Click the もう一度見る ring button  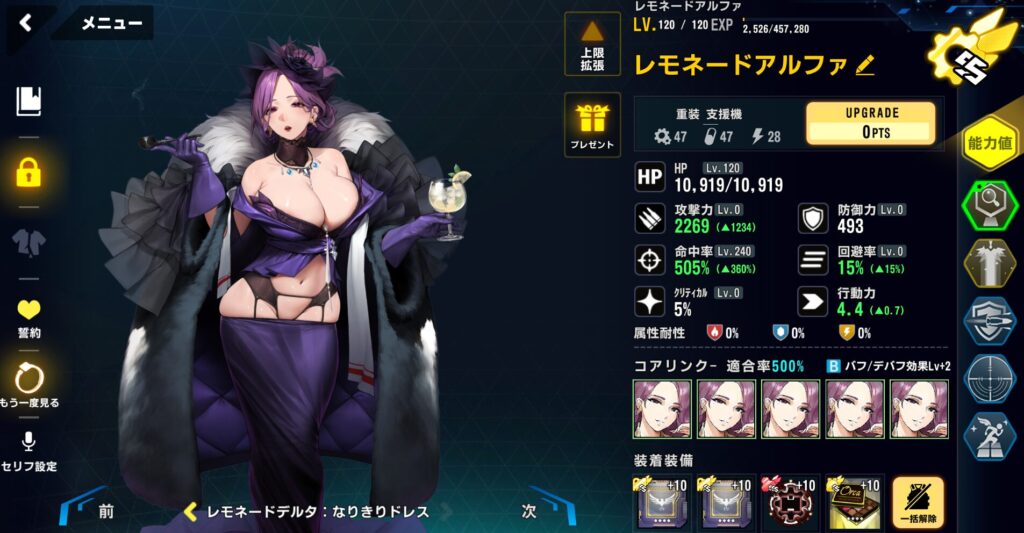[28, 383]
